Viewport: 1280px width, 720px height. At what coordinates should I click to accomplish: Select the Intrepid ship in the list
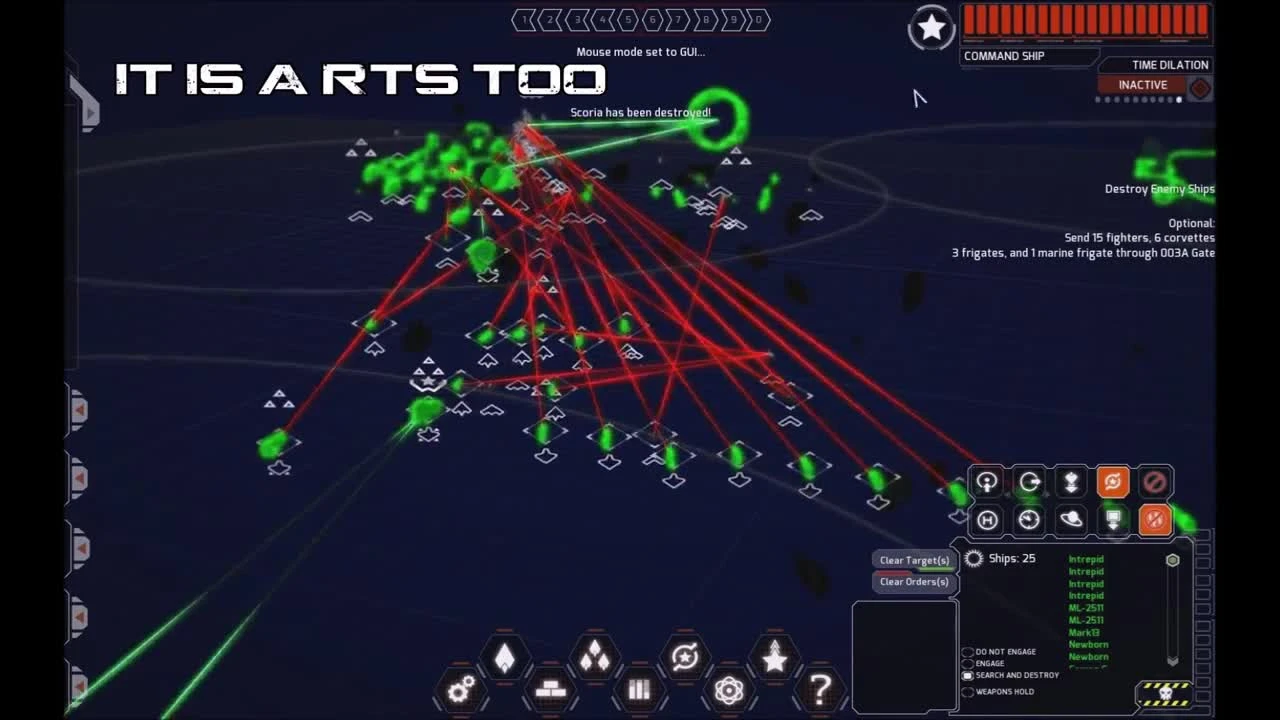pos(1088,558)
